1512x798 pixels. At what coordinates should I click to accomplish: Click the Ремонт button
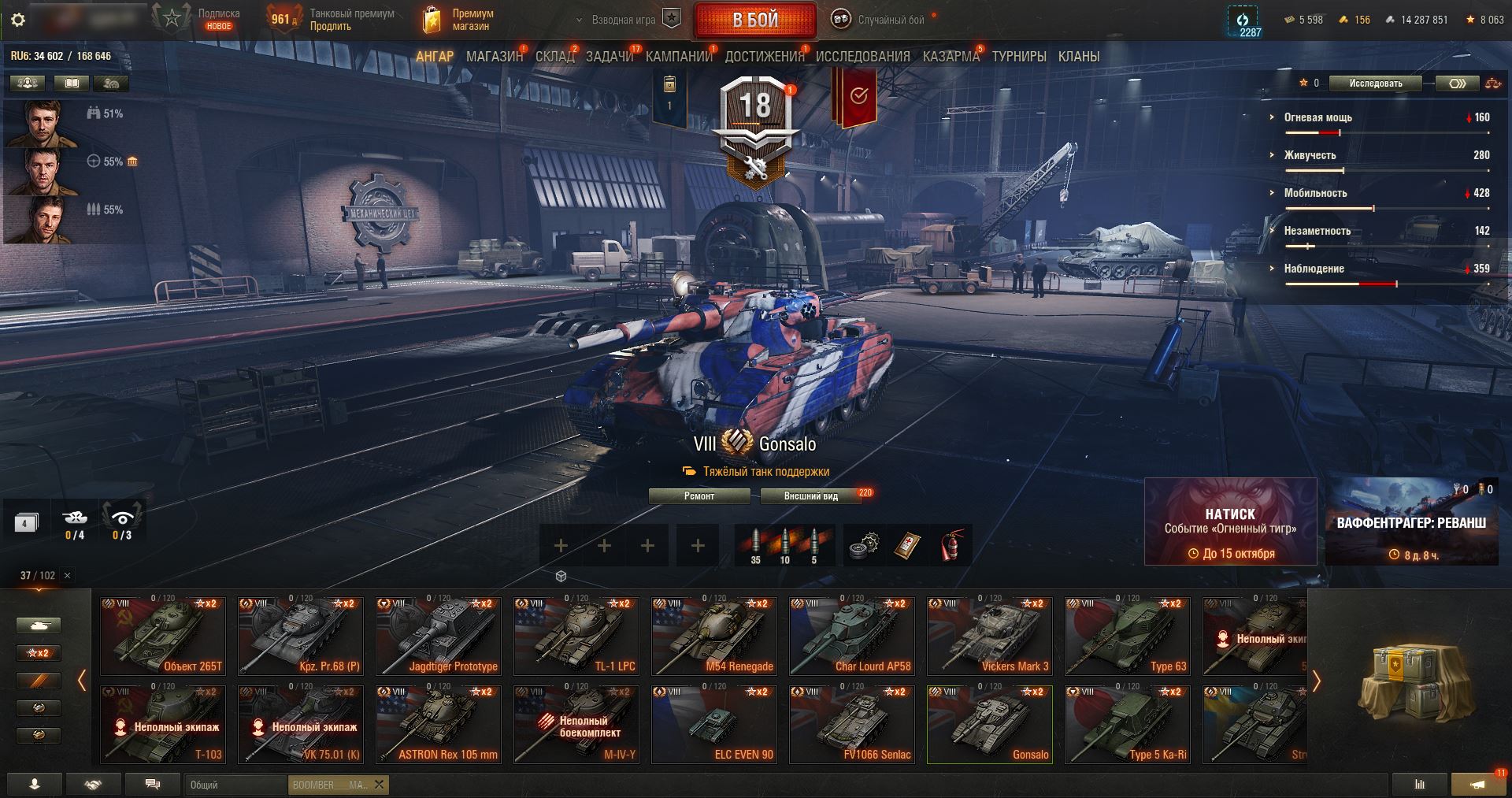[699, 496]
